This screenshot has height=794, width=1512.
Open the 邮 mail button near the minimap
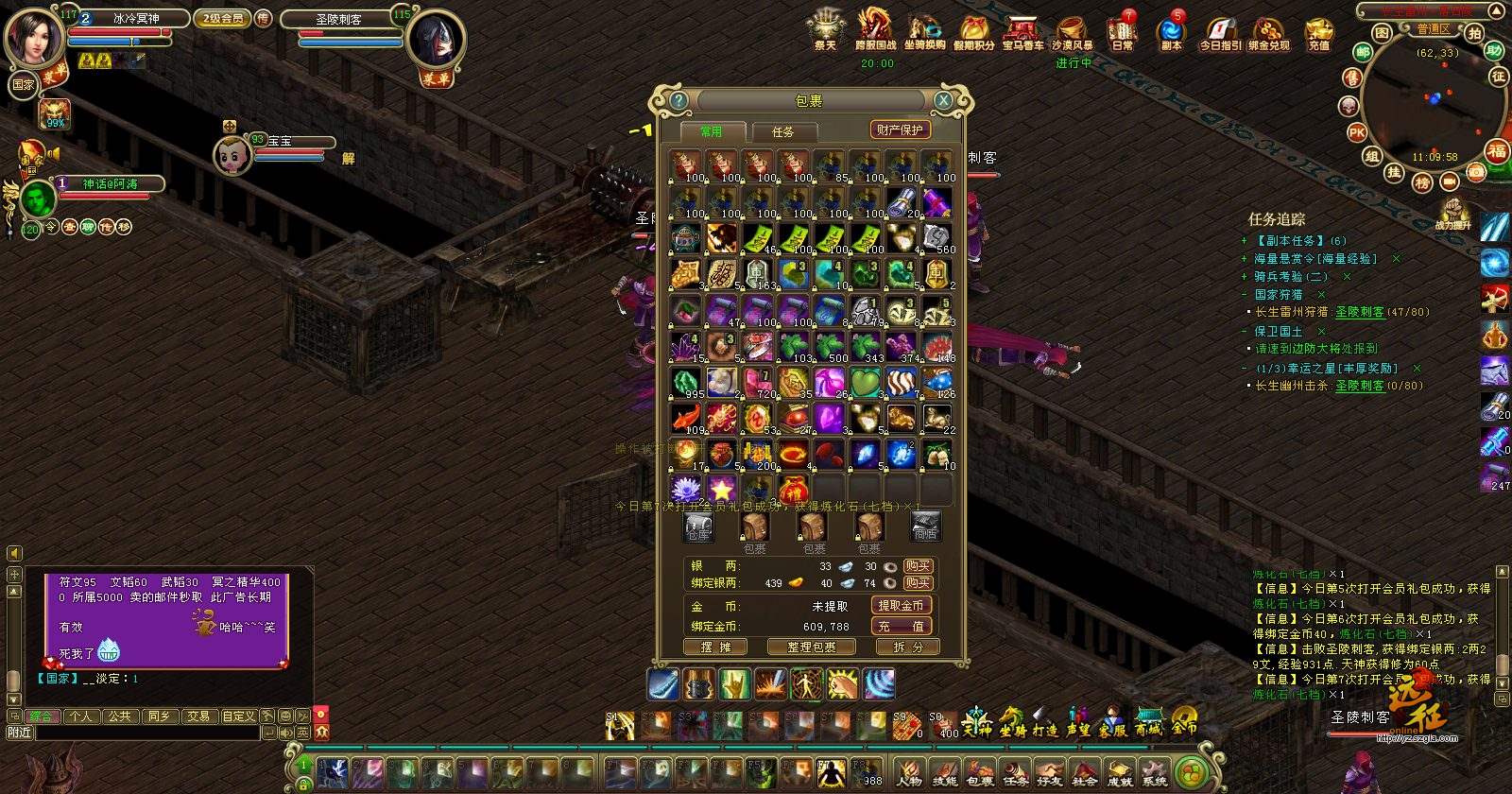[x=1363, y=52]
